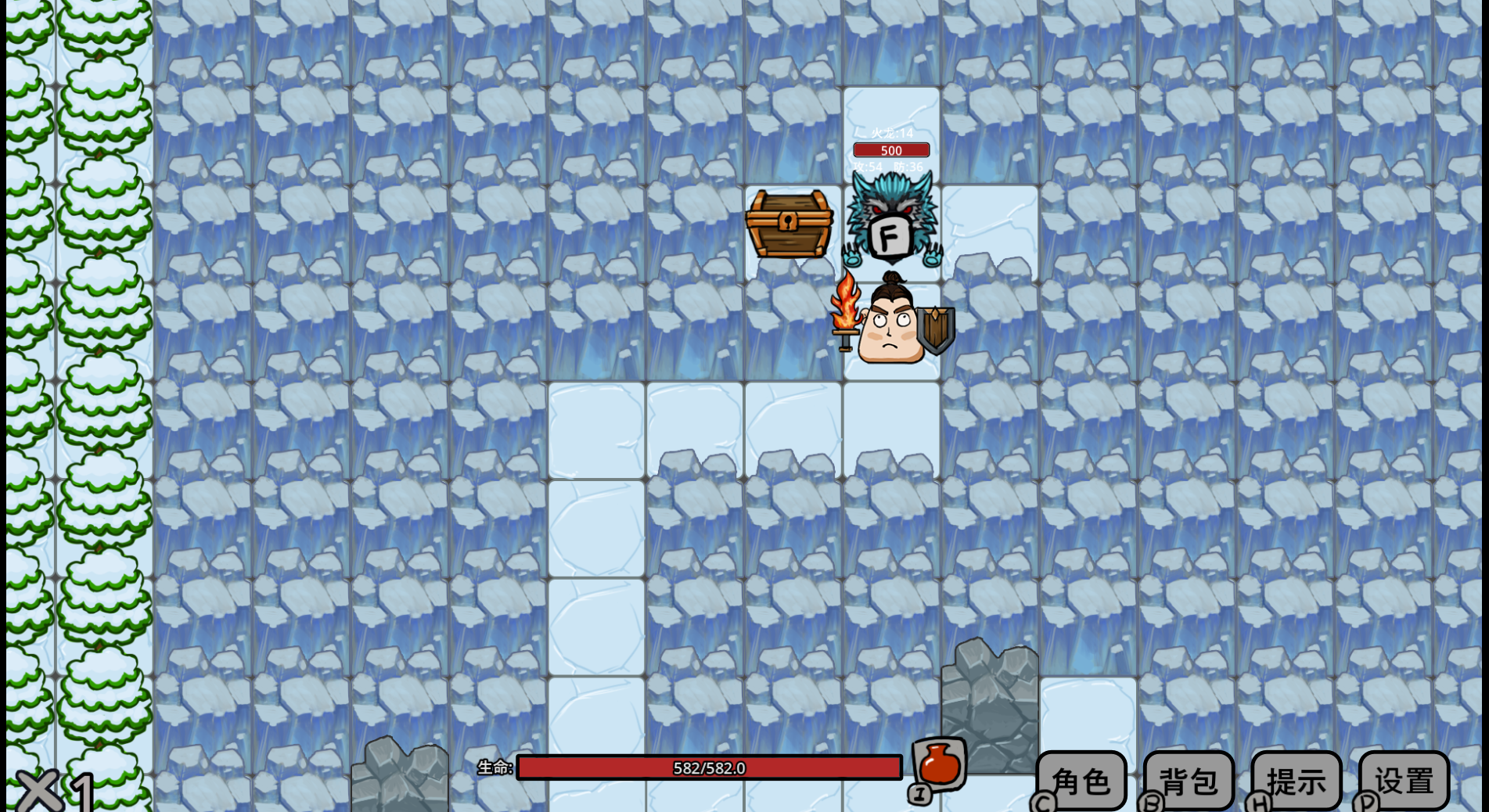Image resolution: width=1489 pixels, height=812 pixels.
Task: Click the player's 582/582 health bar
Action: [x=708, y=768]
